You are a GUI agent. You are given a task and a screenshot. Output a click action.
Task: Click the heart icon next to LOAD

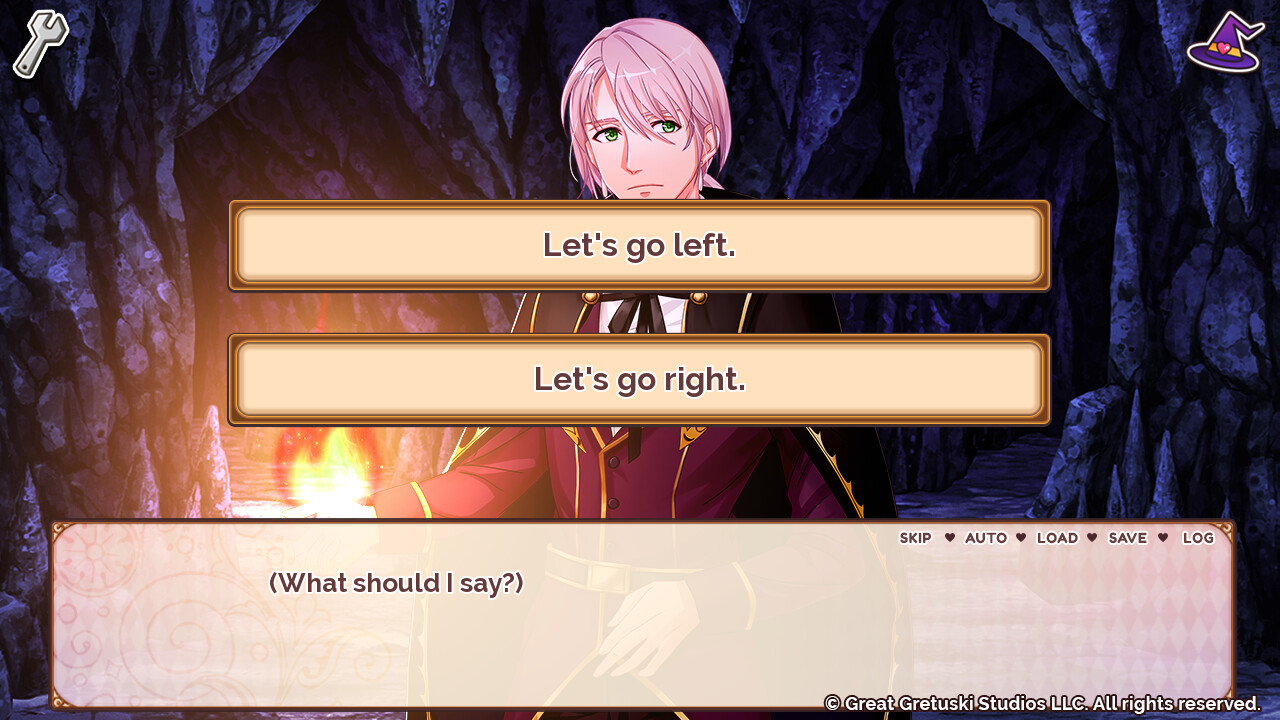click(x=1022, y=538)
